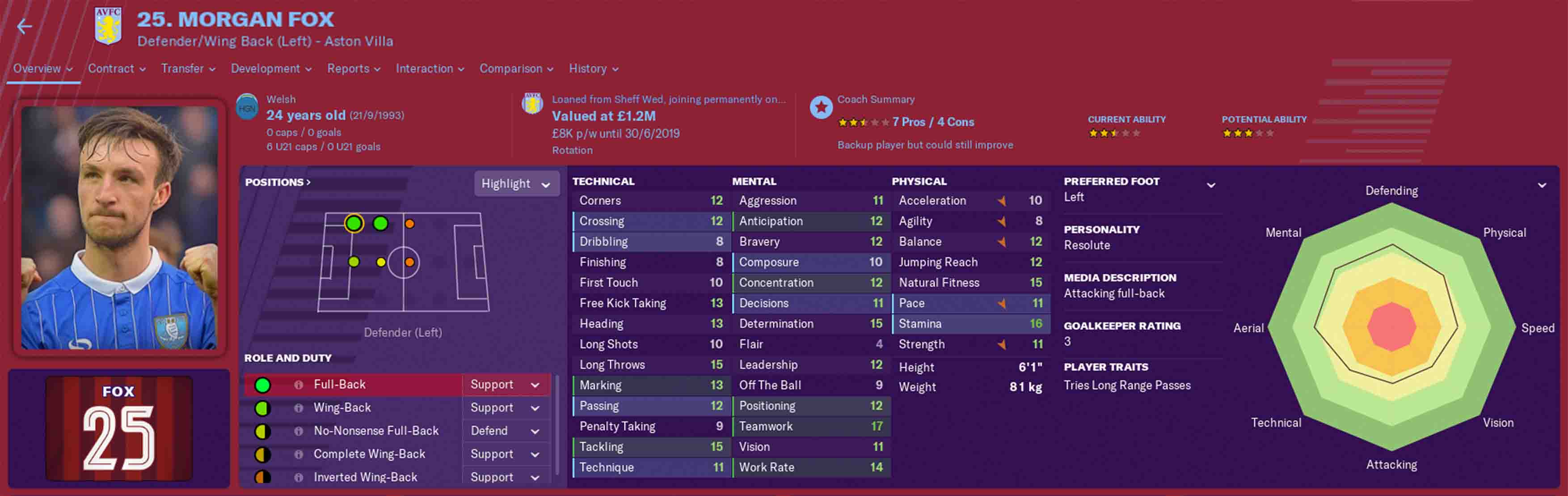Show the Interaction menu
1568x496 pixels.
click(x=429, y=69)
